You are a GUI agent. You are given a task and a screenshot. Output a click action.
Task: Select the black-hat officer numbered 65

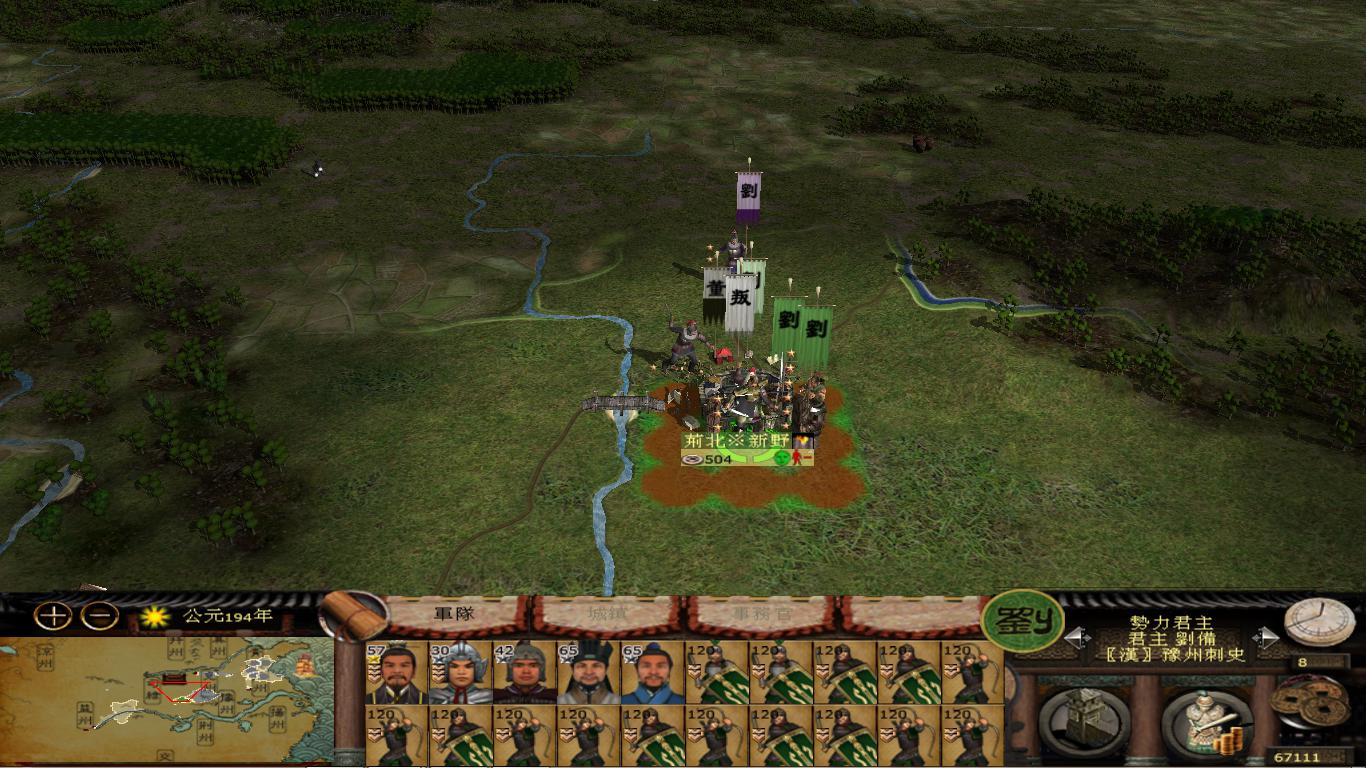588,672
